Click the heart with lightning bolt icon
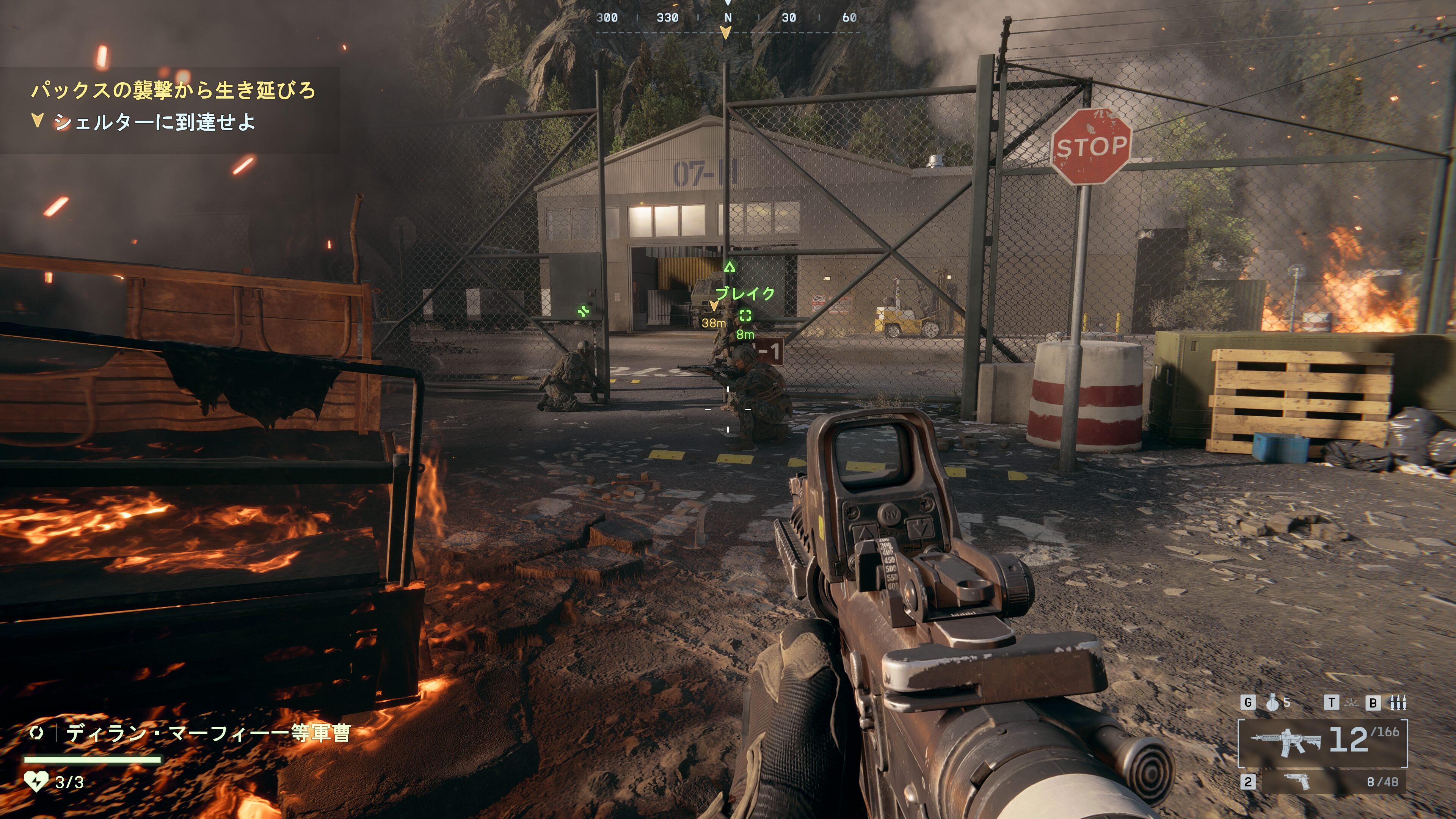Screen dimensions: 1456x819 36,782
